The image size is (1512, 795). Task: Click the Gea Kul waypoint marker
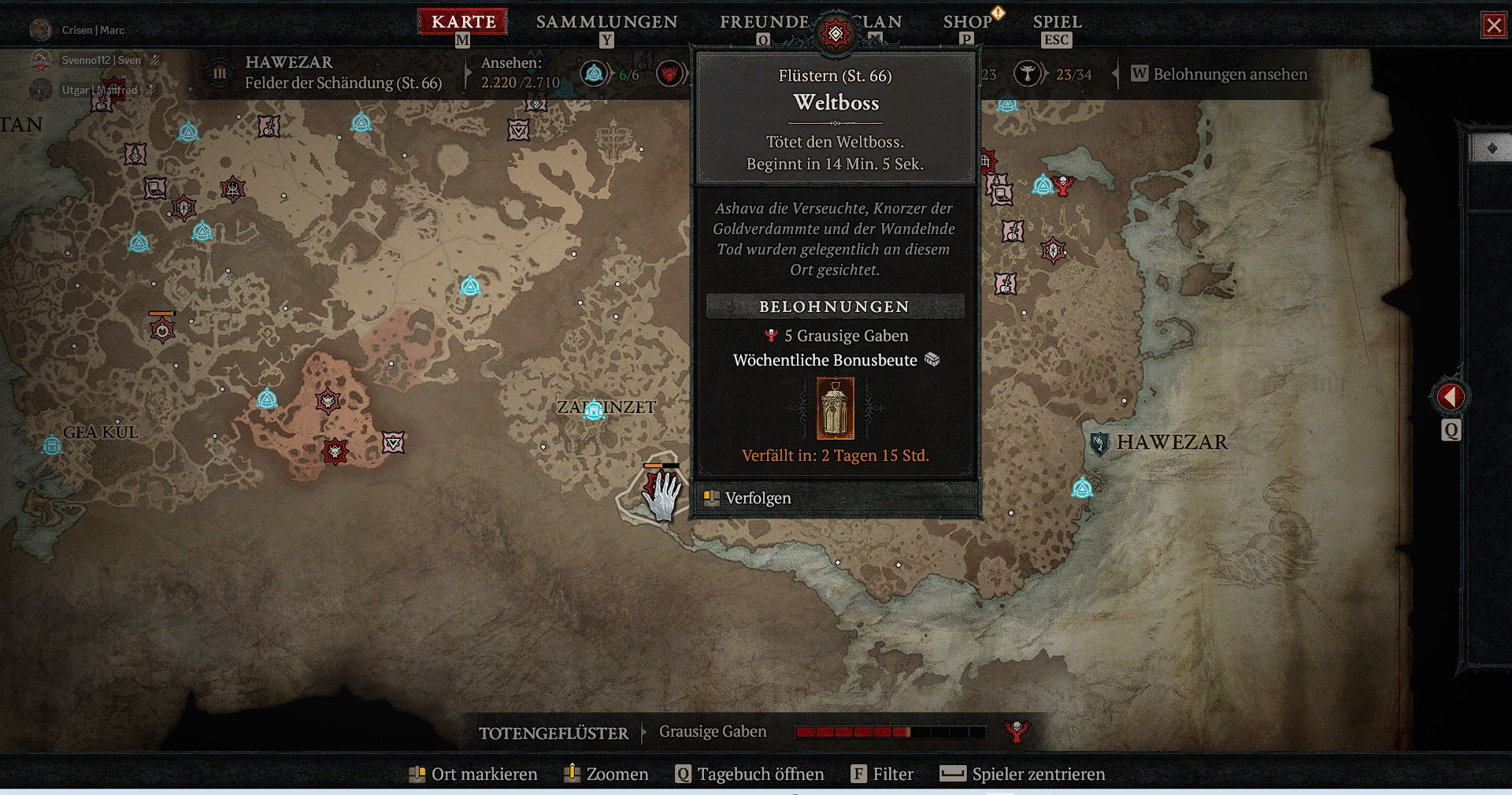click(x=52, y=446)
